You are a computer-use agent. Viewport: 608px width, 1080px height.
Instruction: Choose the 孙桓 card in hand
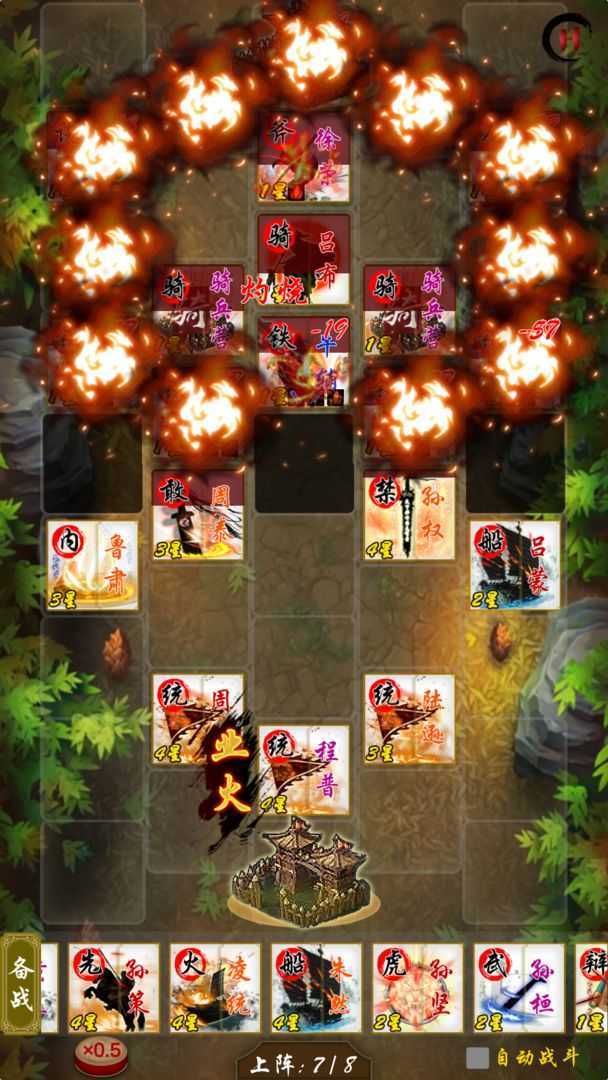[518, 987]
